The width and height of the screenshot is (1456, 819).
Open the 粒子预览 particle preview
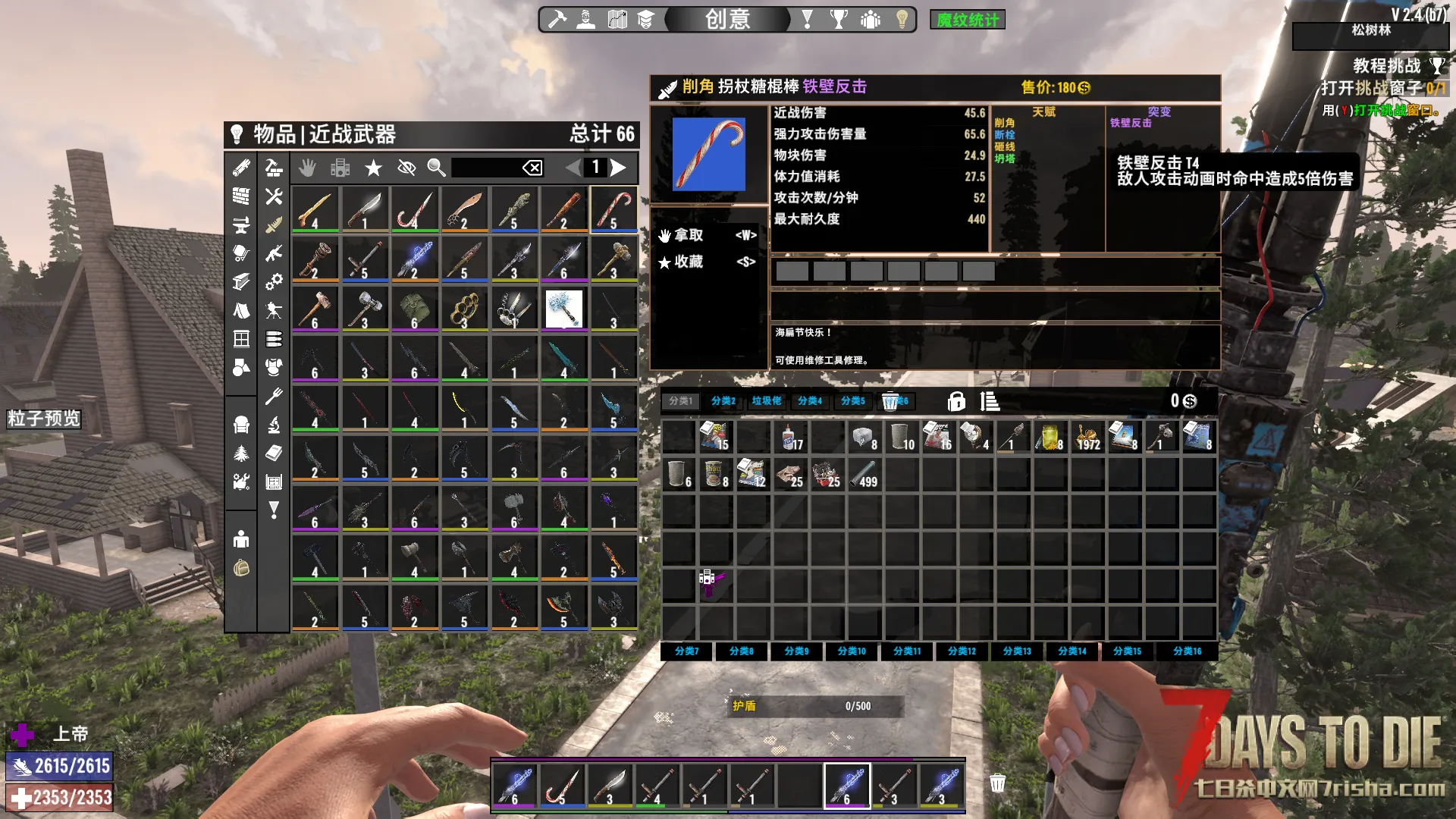tap(43, 419)
